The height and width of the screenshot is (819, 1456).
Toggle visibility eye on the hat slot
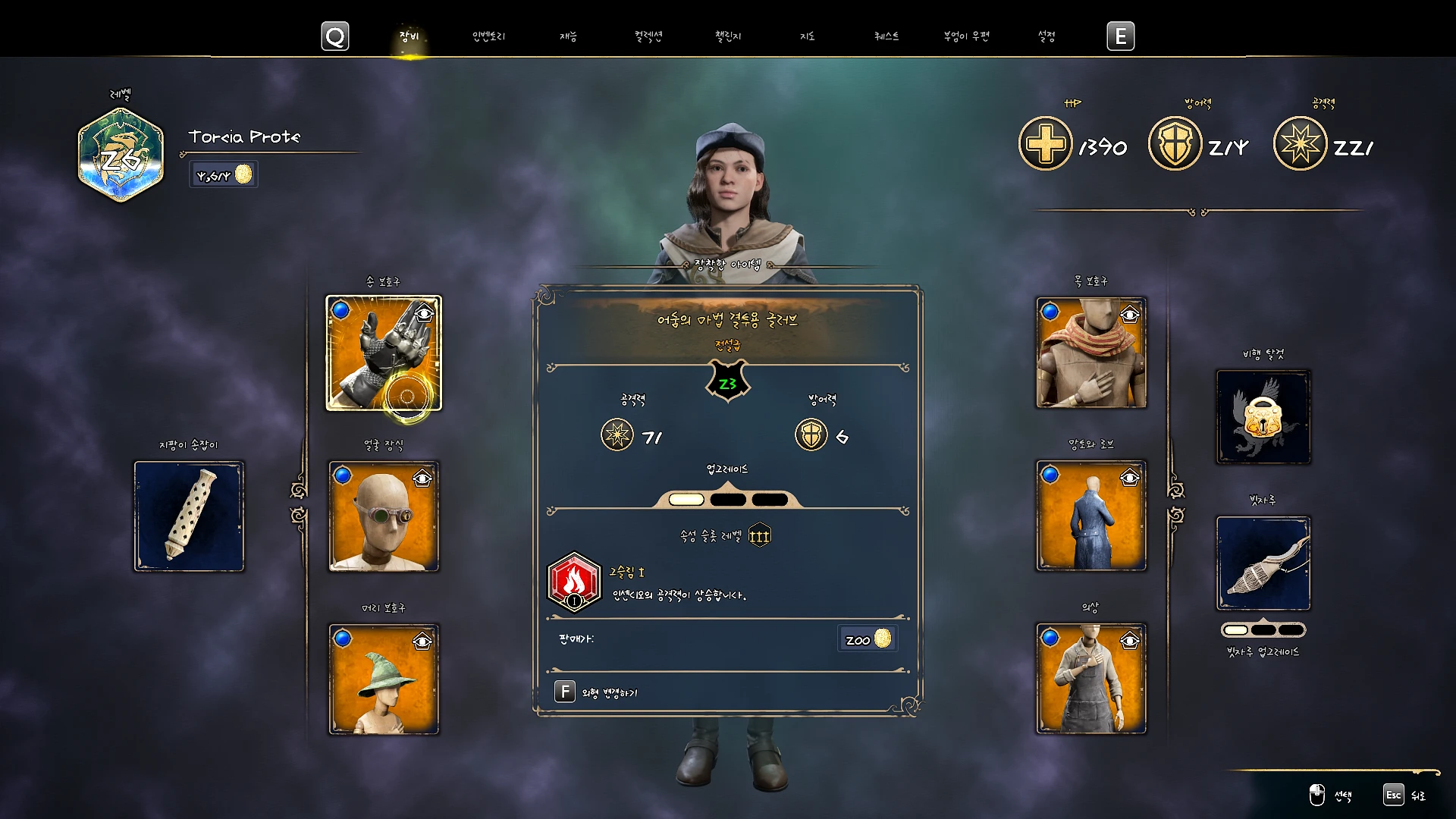click(422, 642)
